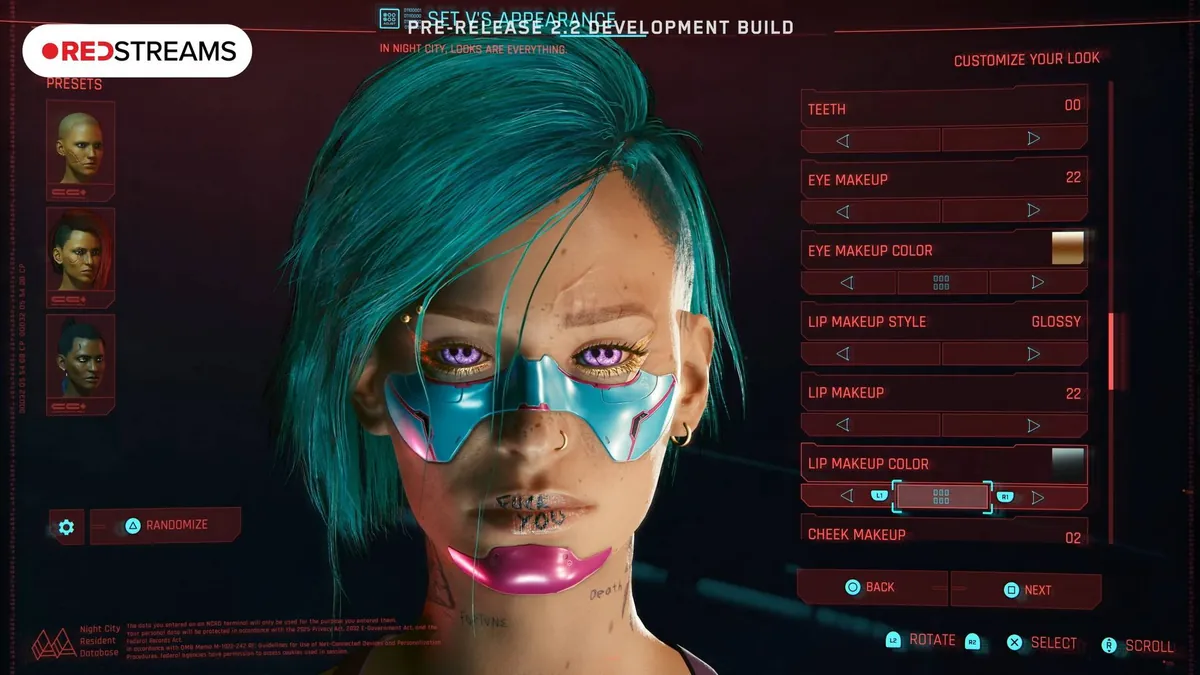Continue with the Next button
The image size is (1200, 675).
1027,590
